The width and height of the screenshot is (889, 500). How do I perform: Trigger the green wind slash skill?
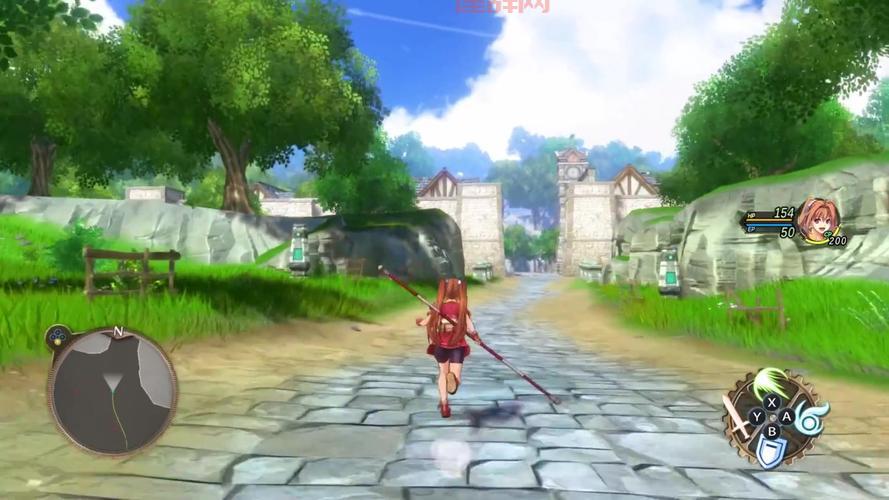[773, 383]
